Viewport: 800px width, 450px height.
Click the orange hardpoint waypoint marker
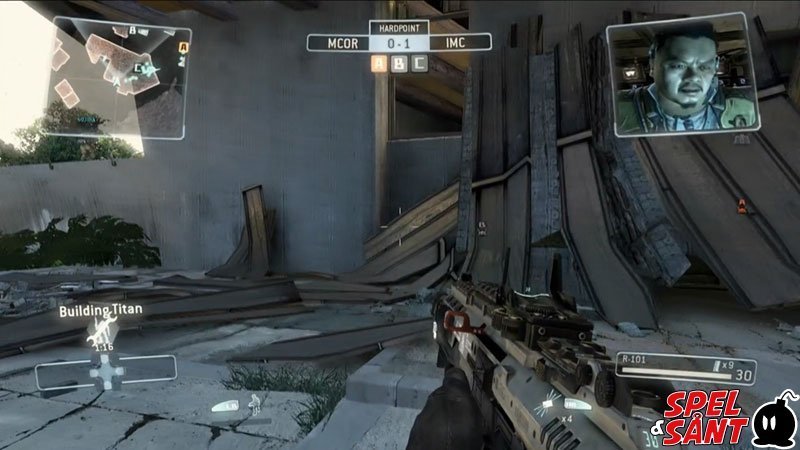741,206
